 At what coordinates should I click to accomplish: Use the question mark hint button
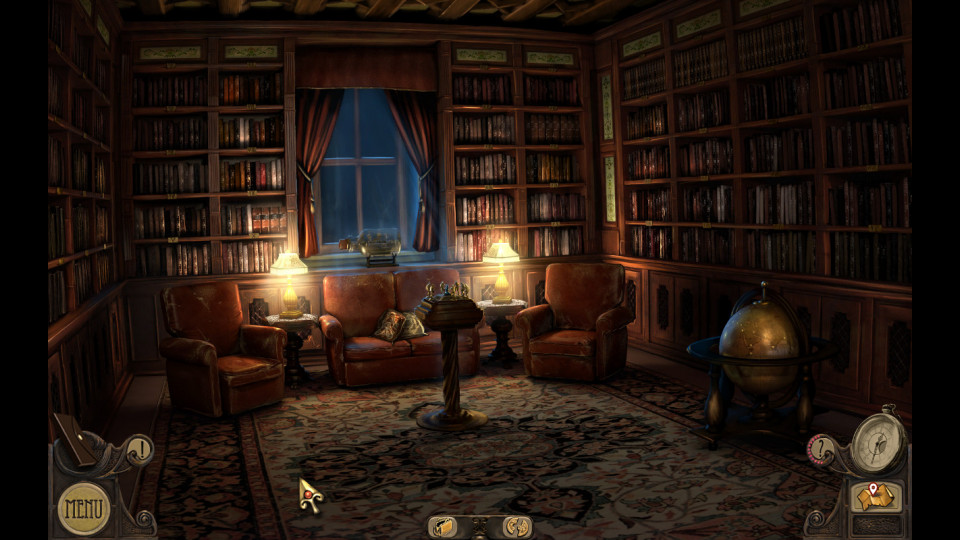pyautogui.click(x=820, y=449)
